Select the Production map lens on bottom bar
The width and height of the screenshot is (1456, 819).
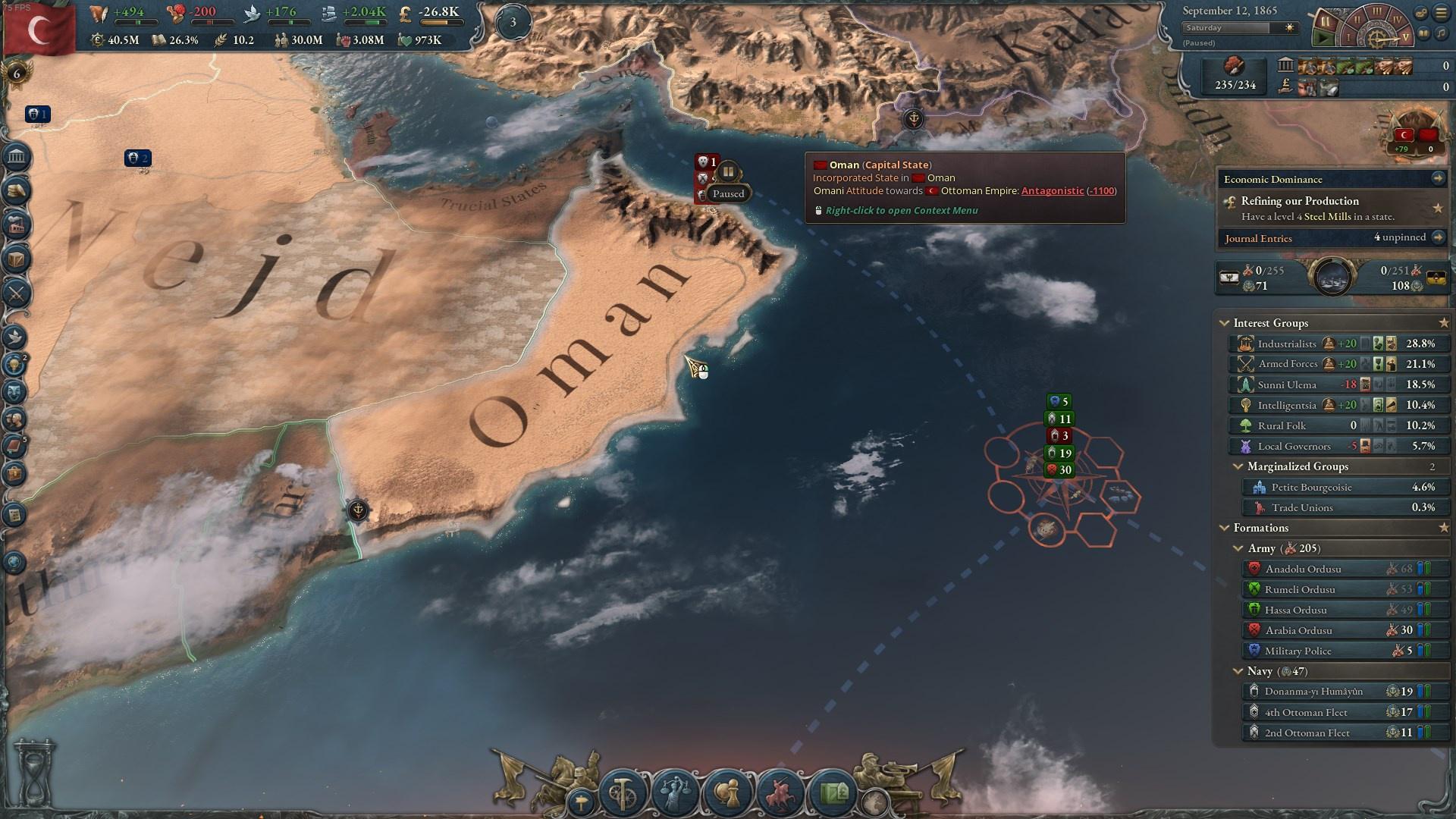click(x=622, y=791)
